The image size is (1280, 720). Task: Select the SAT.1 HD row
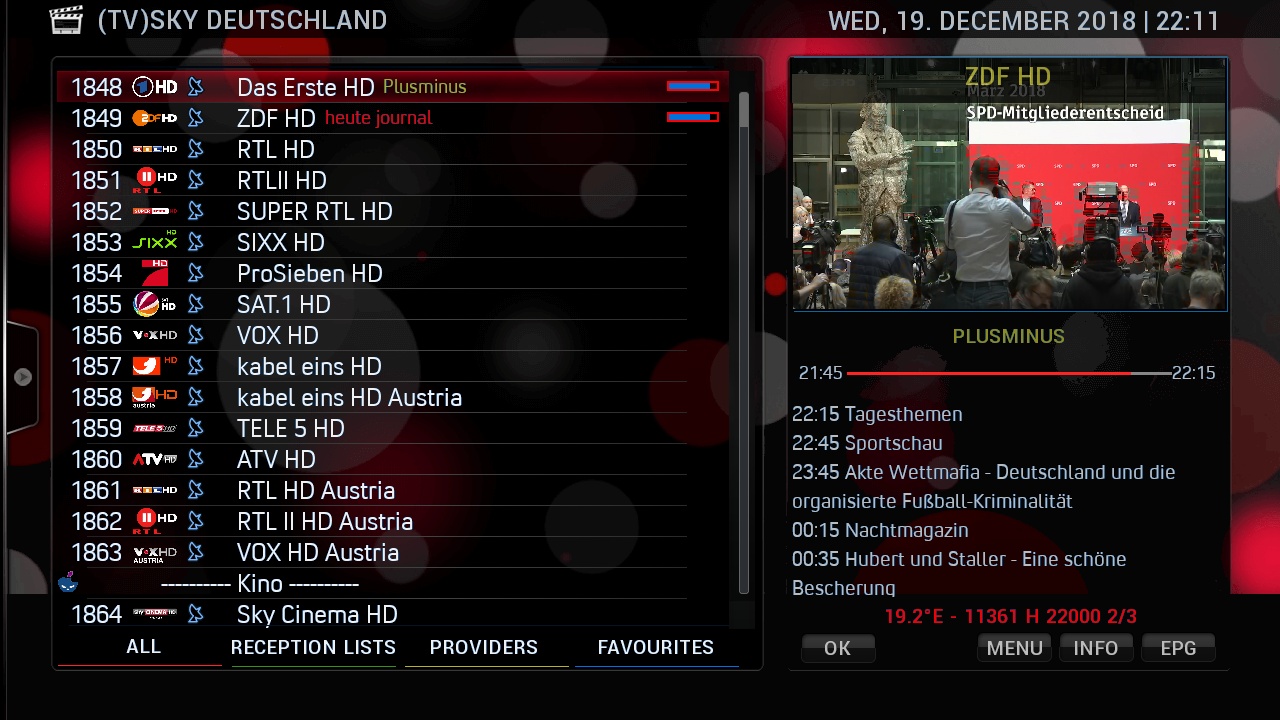283,304
